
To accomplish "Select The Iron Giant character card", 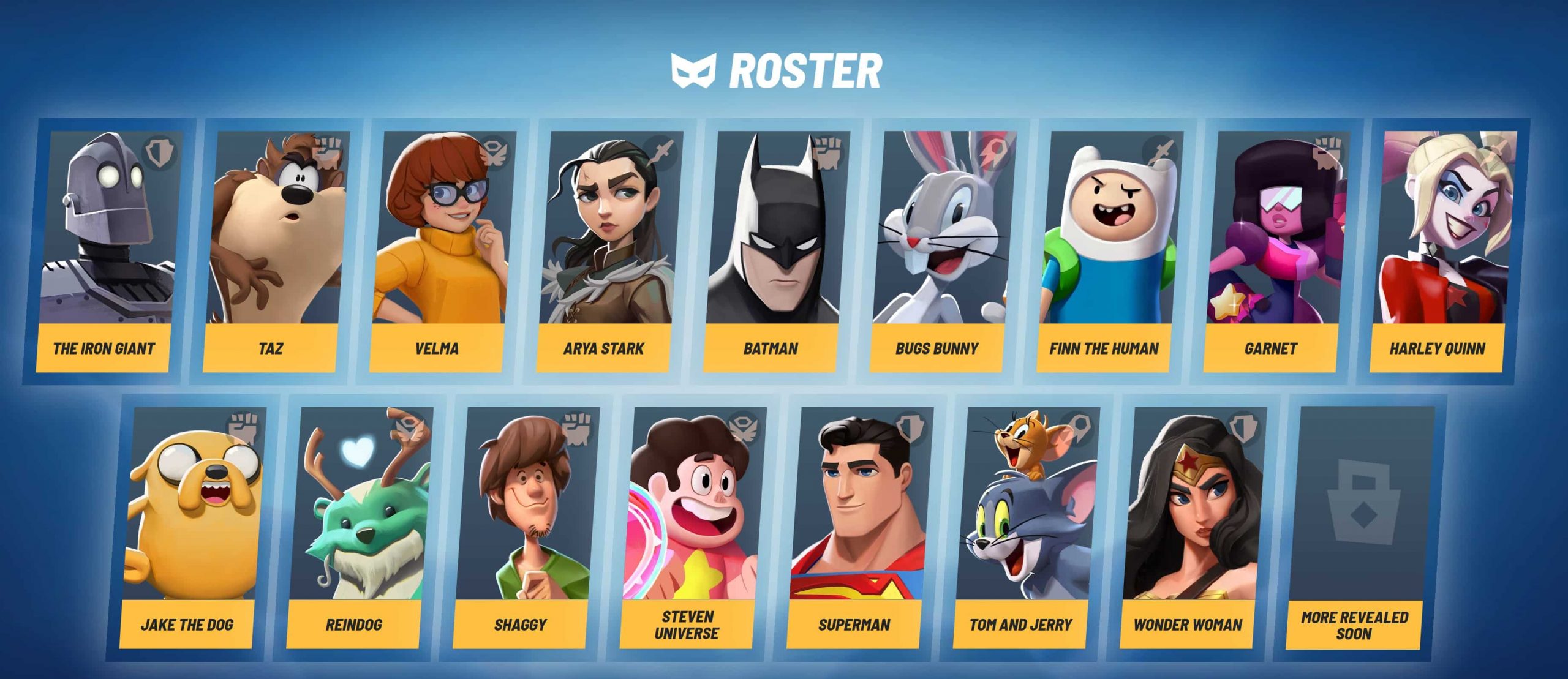I will (x=105, y=251).
